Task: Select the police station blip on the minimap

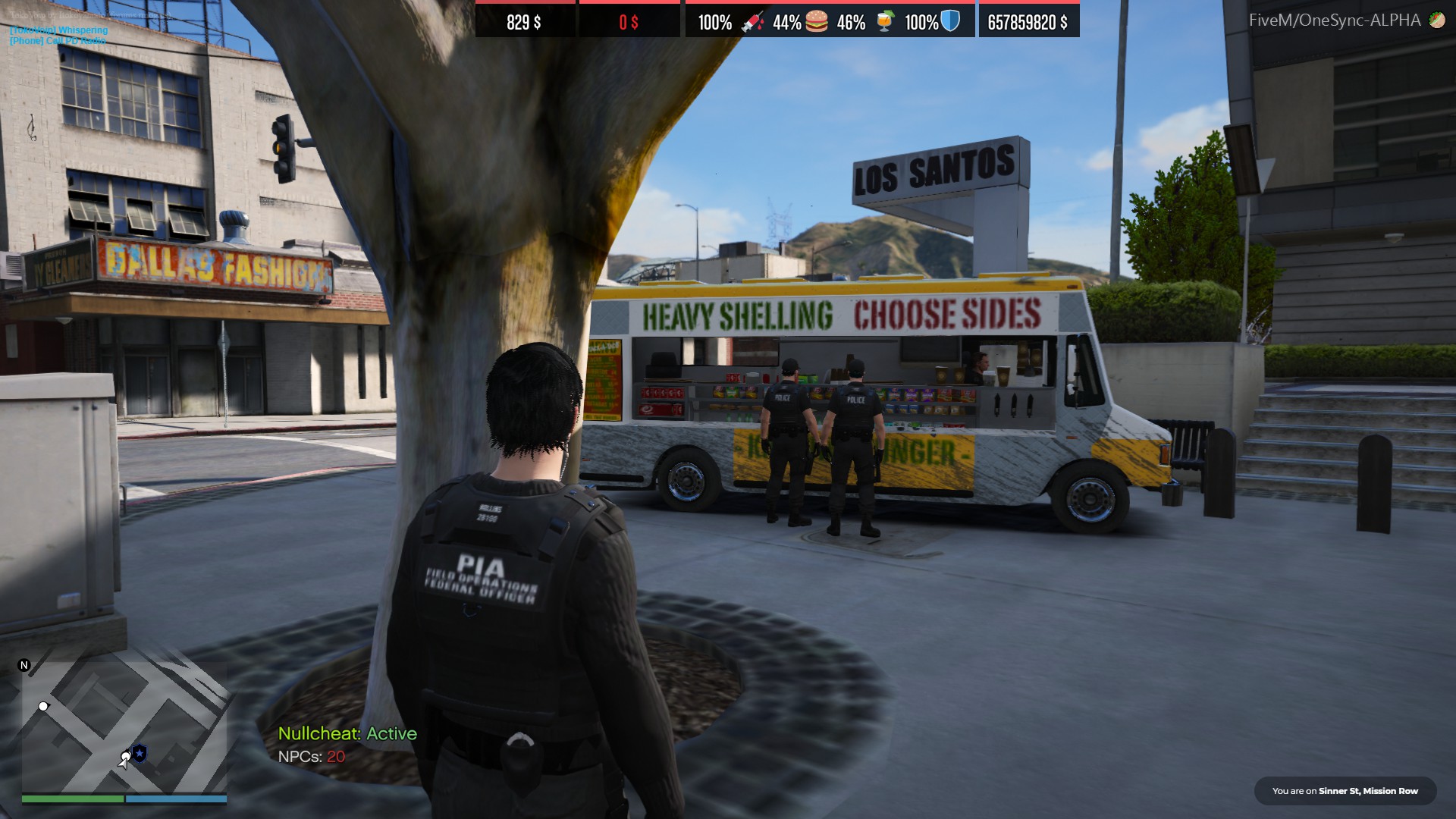Action: pyautogui.click(x=140, y=753)
